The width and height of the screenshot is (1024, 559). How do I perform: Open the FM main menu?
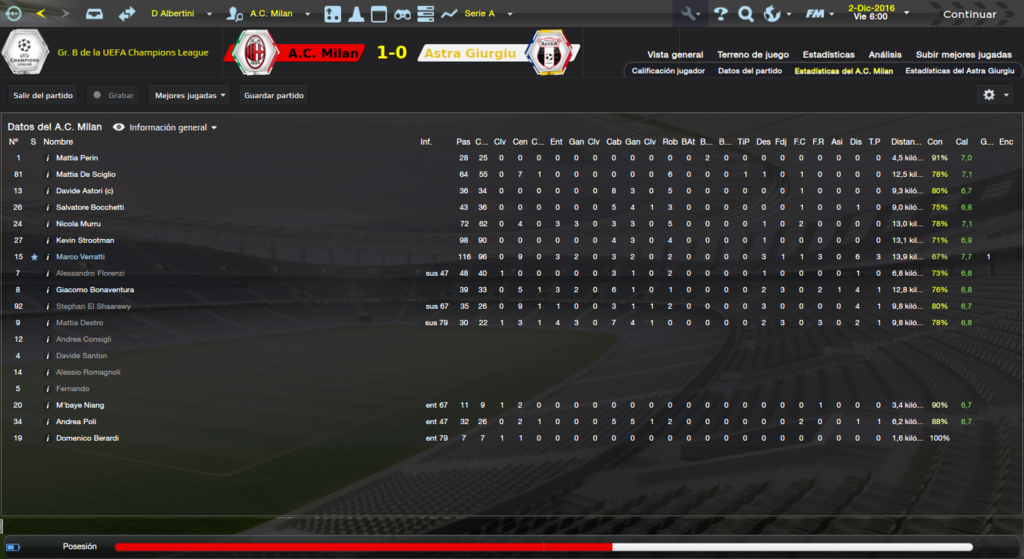(818, 14)
